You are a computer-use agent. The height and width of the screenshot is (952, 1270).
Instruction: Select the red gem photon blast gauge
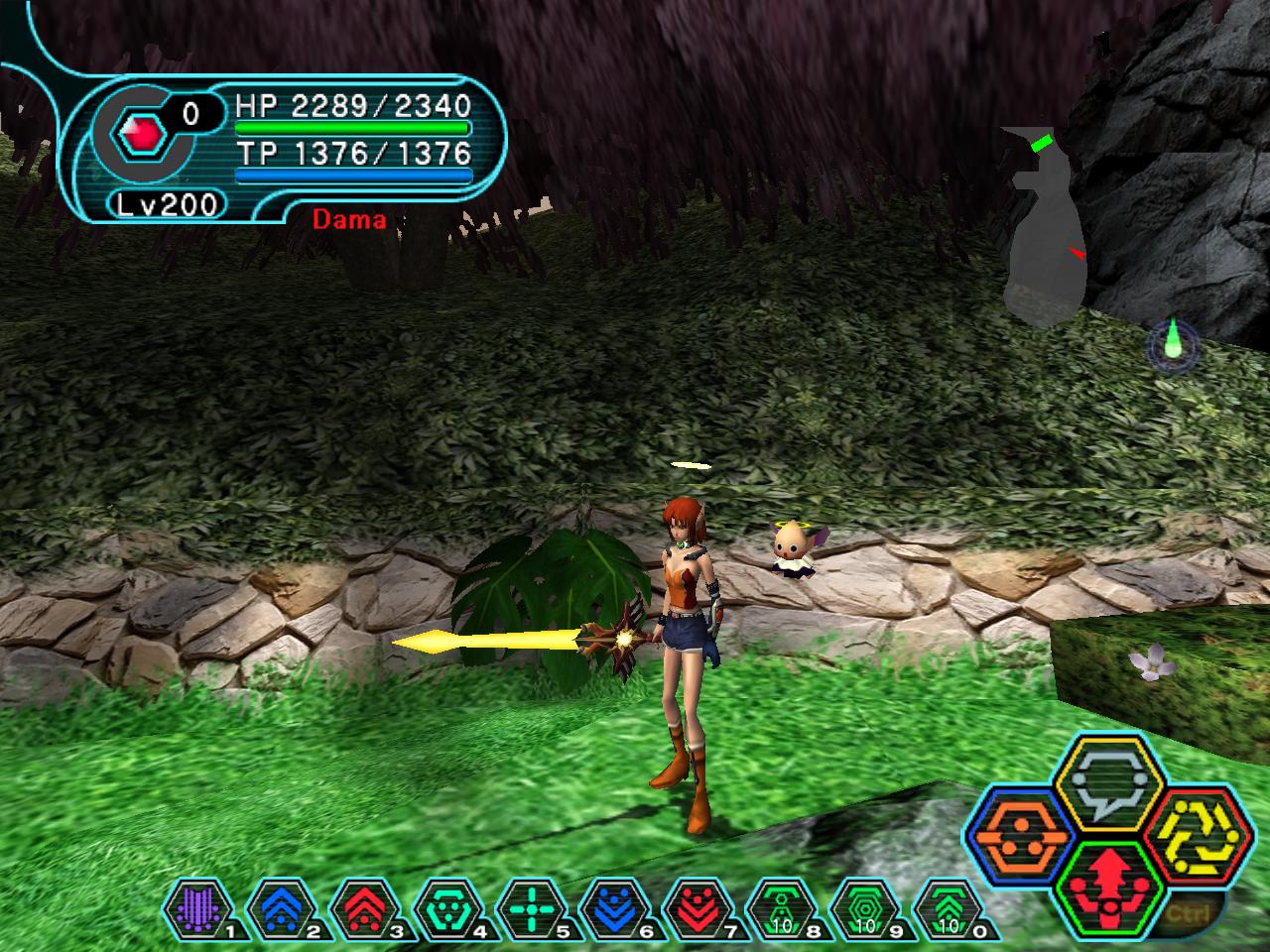pos(138,133)
